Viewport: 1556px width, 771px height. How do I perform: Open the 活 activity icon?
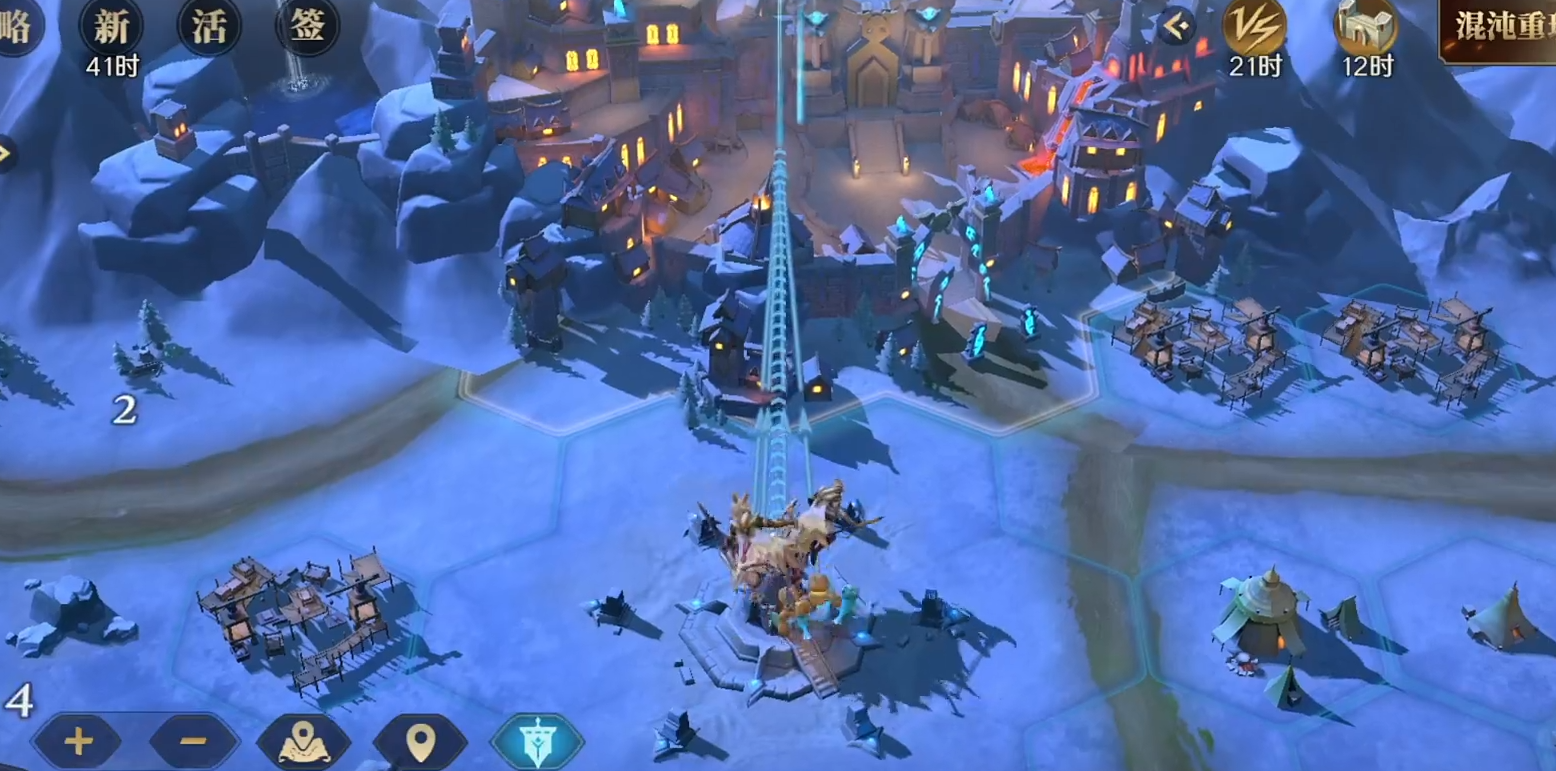[209, 27]
